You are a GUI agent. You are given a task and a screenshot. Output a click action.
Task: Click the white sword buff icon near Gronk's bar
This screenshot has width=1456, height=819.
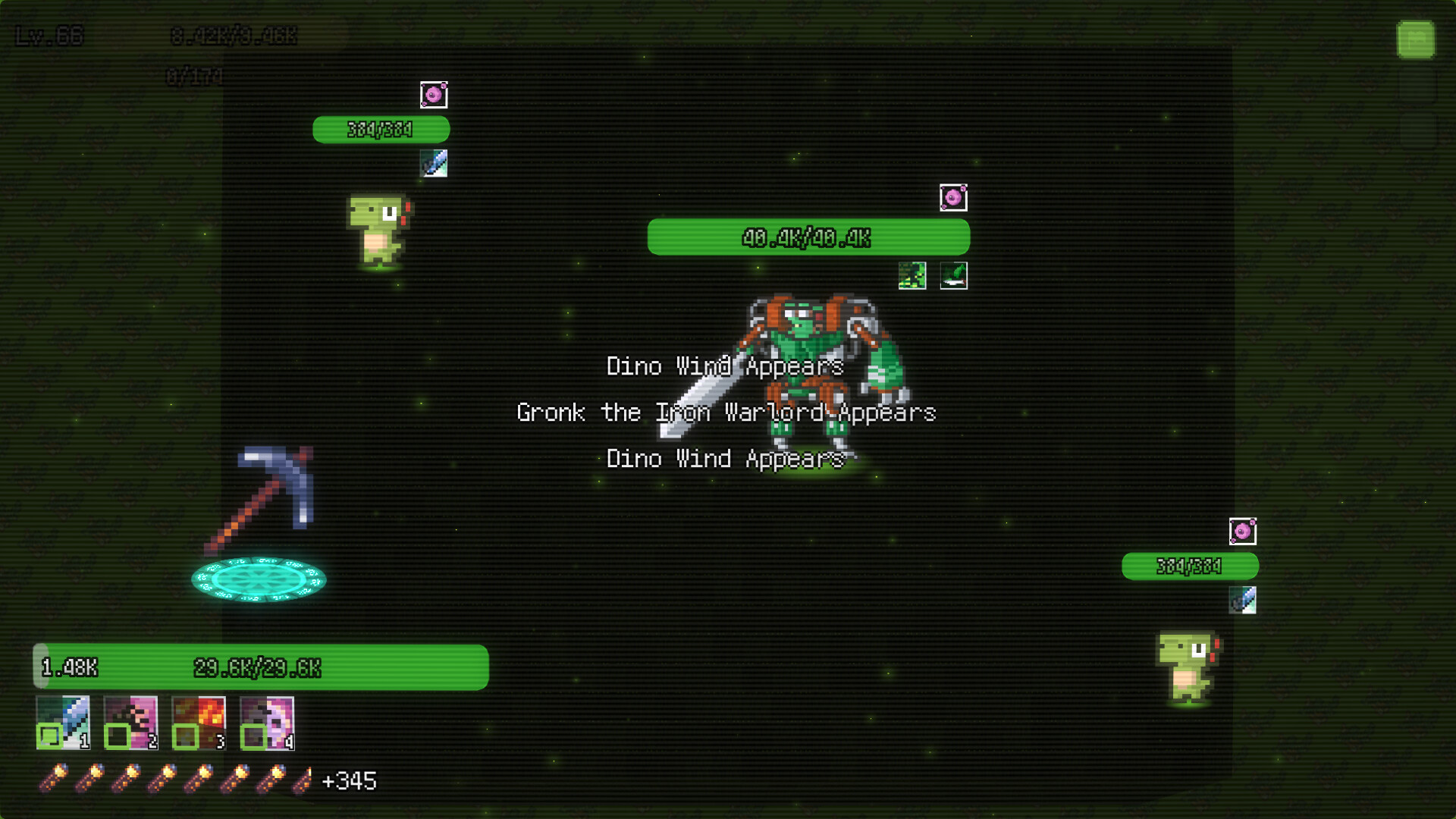953,275
